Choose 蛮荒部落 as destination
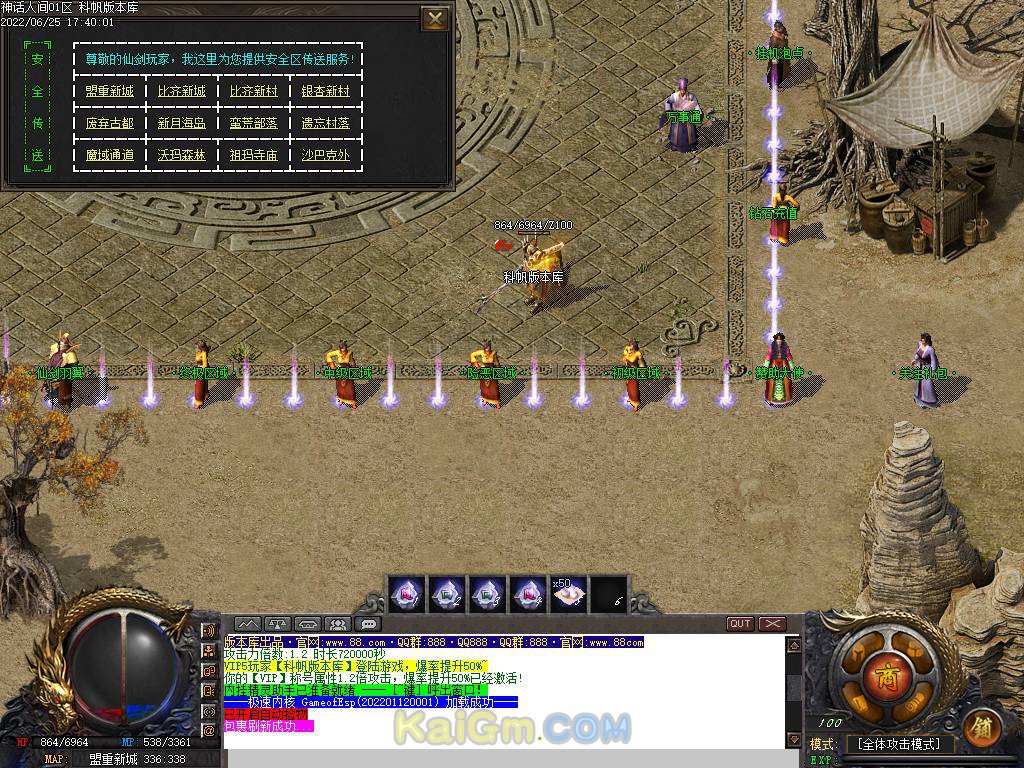The height and width of the screenshot is (768, 1024). click(253, 123)
